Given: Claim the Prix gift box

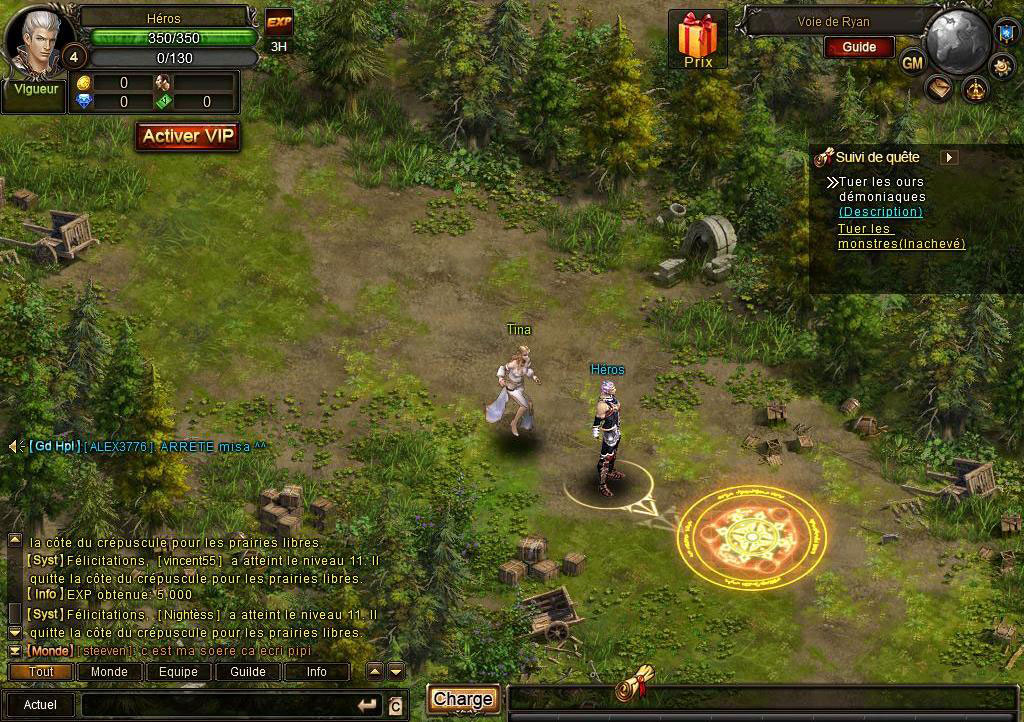Looking at the screenshot, I should point(698,39).
